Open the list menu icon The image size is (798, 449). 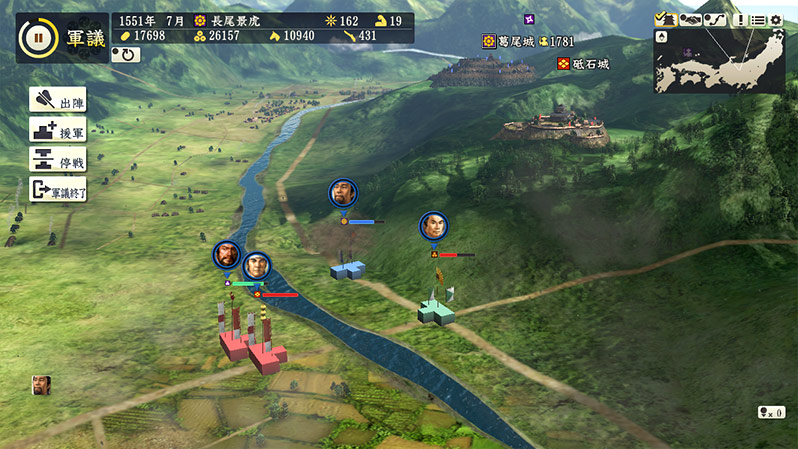[x=758, y=19]
